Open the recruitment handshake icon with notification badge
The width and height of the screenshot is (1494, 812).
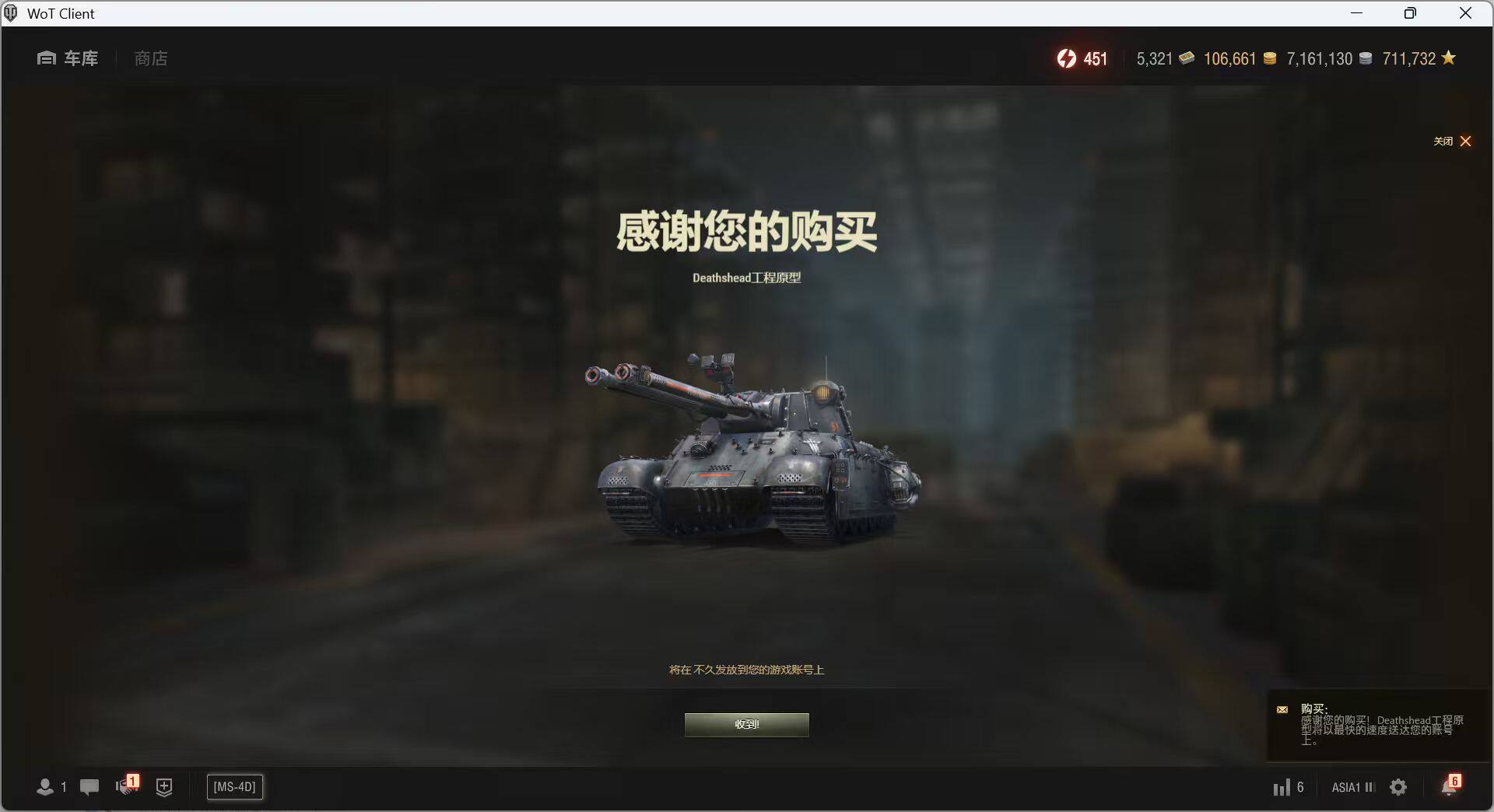126,787
